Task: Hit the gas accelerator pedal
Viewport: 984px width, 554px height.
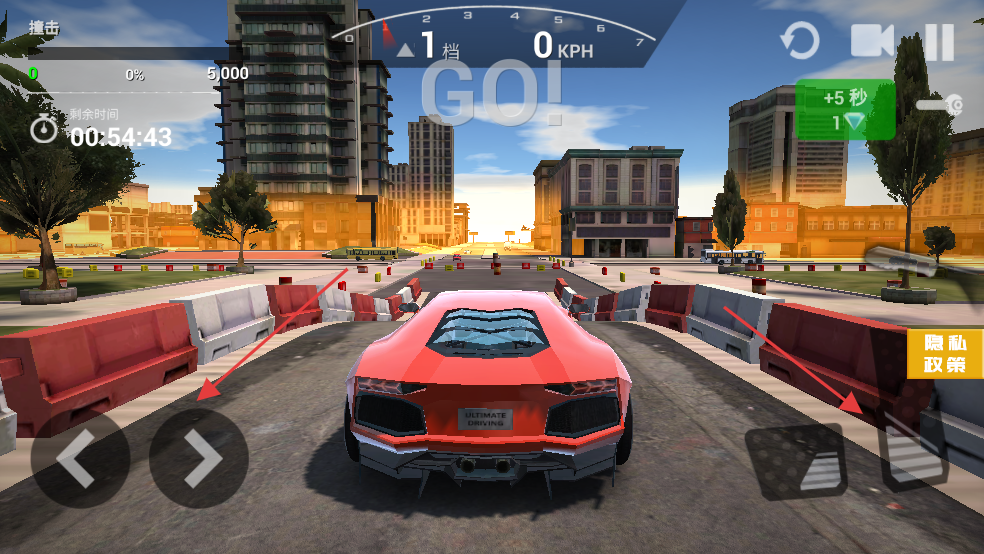Action: click(x=914, y=454)
